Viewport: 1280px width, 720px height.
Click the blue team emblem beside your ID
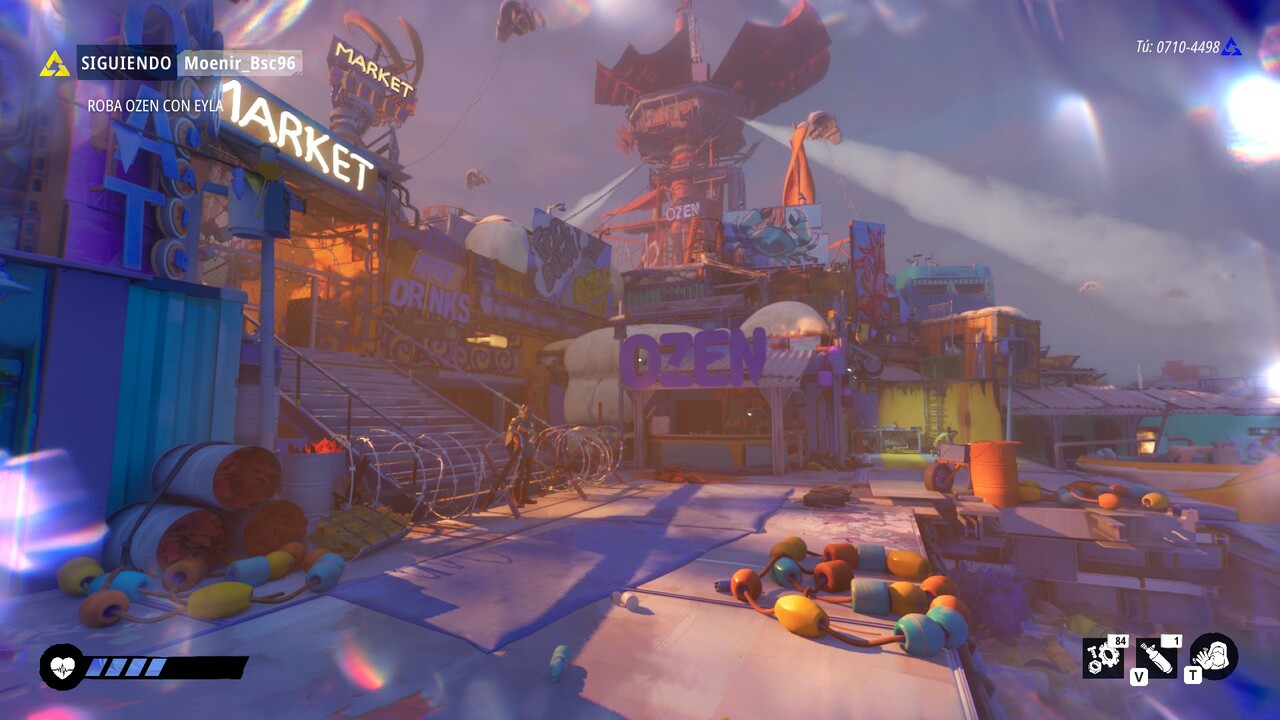click(1231, 47)
